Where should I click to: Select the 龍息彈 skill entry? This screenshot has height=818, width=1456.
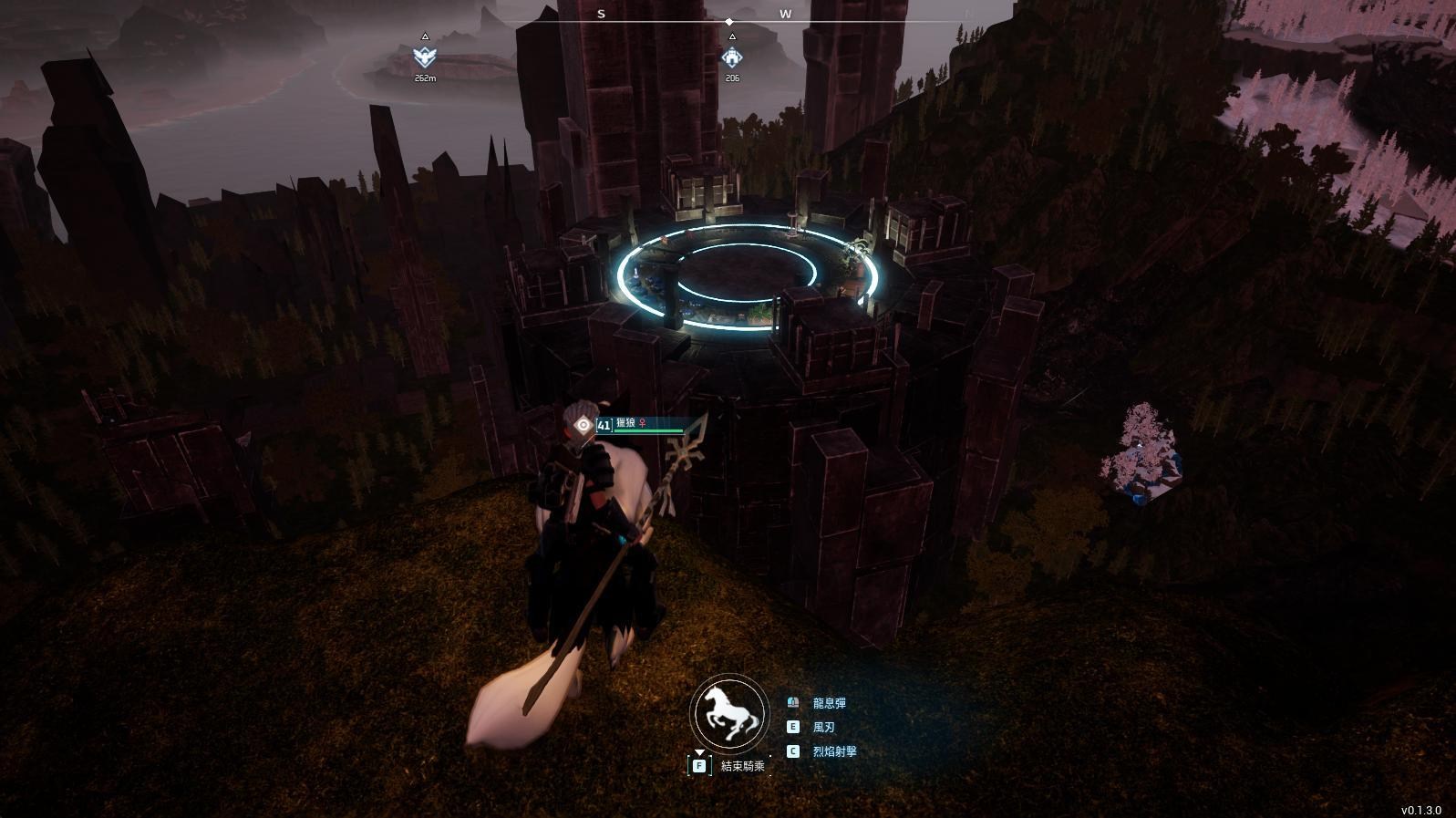(x=828, y=703)
